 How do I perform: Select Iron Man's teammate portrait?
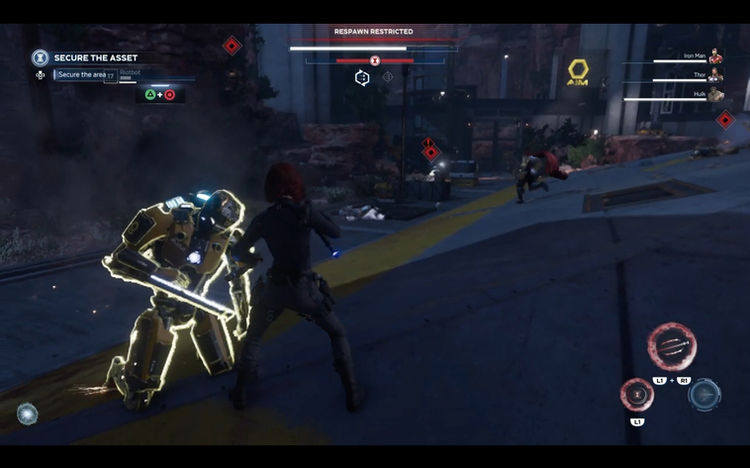pyautogui.click(x=715, y=57)
